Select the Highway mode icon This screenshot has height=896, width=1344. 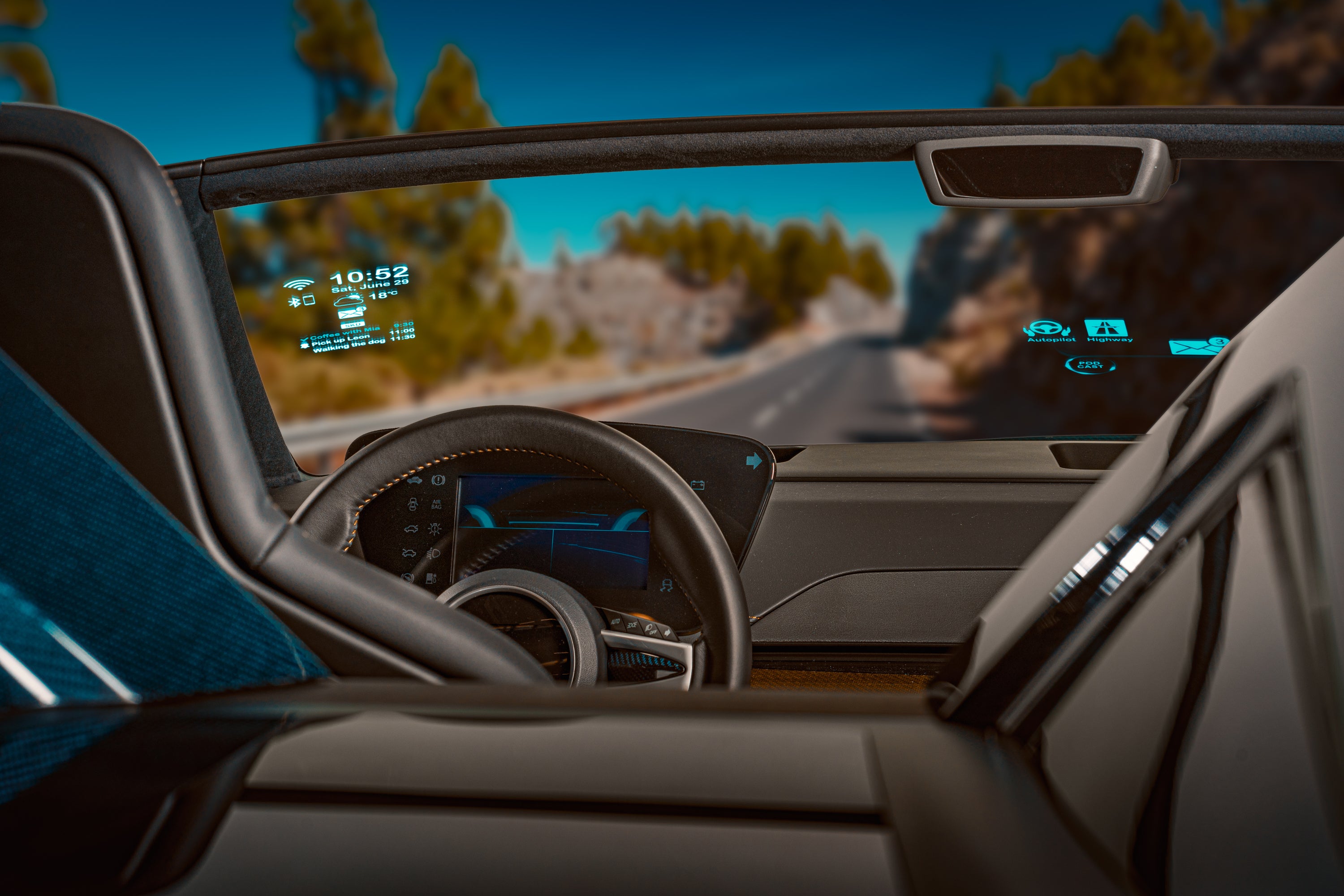coord(1106,328)
